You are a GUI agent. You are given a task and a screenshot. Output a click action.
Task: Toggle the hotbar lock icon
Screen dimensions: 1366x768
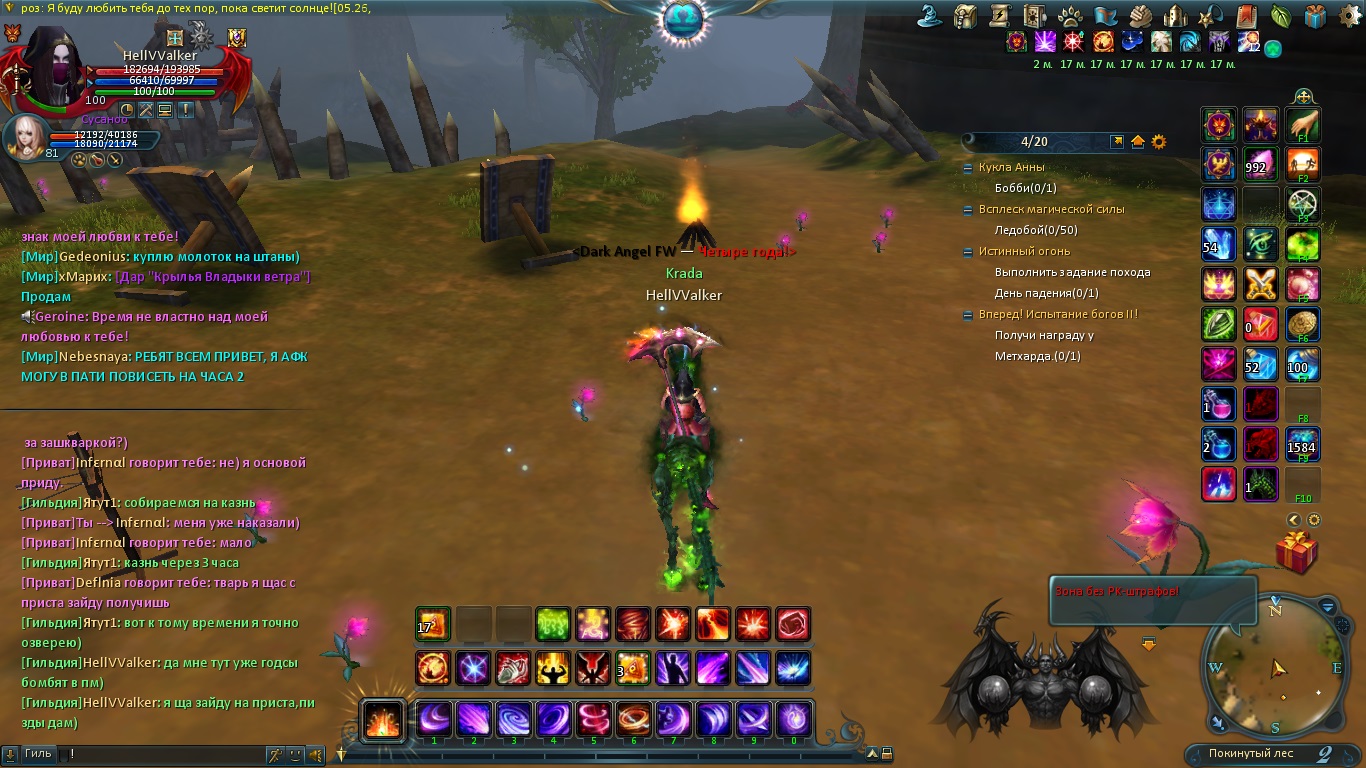point(886,754)
